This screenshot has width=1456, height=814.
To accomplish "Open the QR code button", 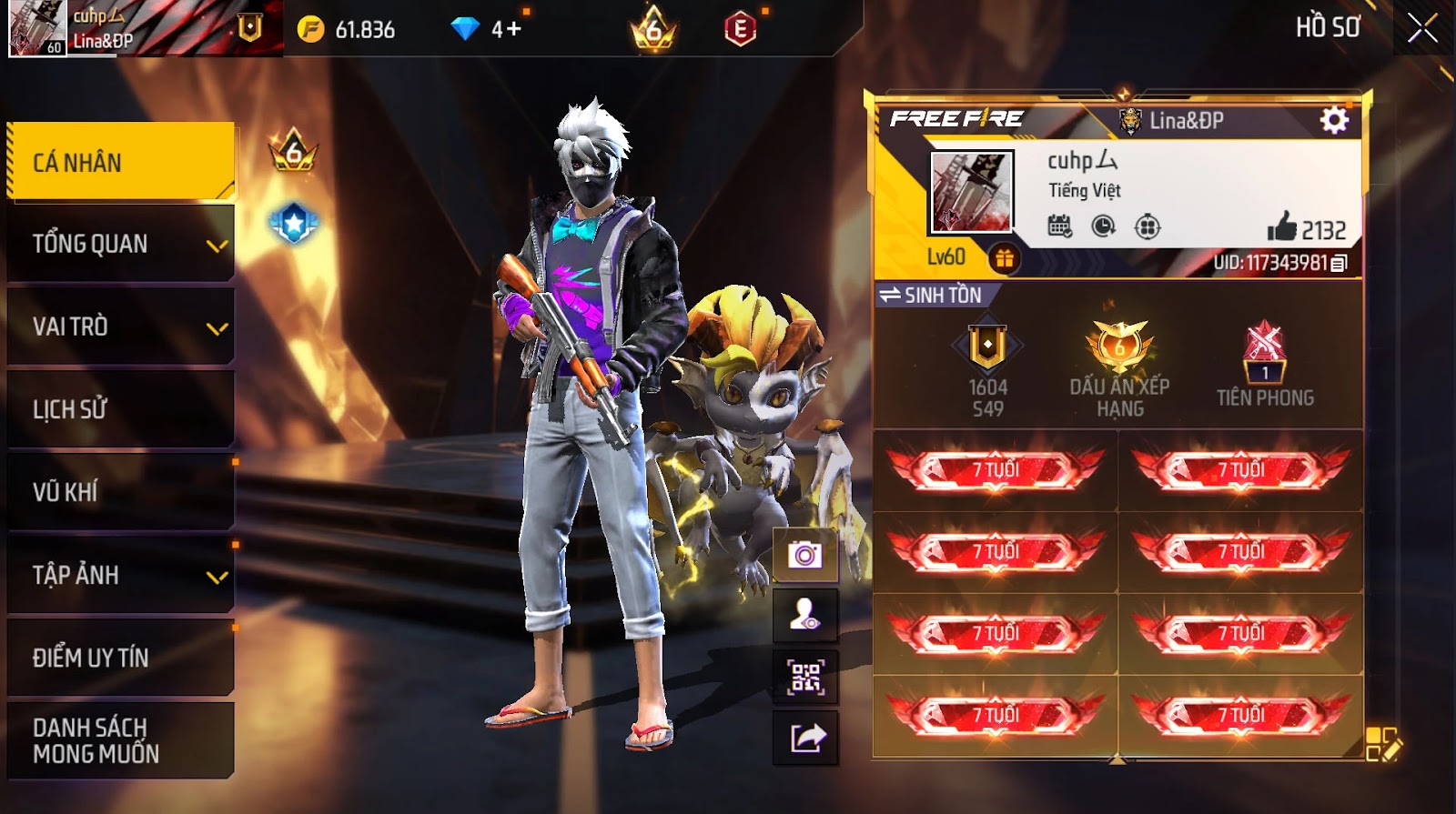I will pyautogui.click(x=805, y=677).
